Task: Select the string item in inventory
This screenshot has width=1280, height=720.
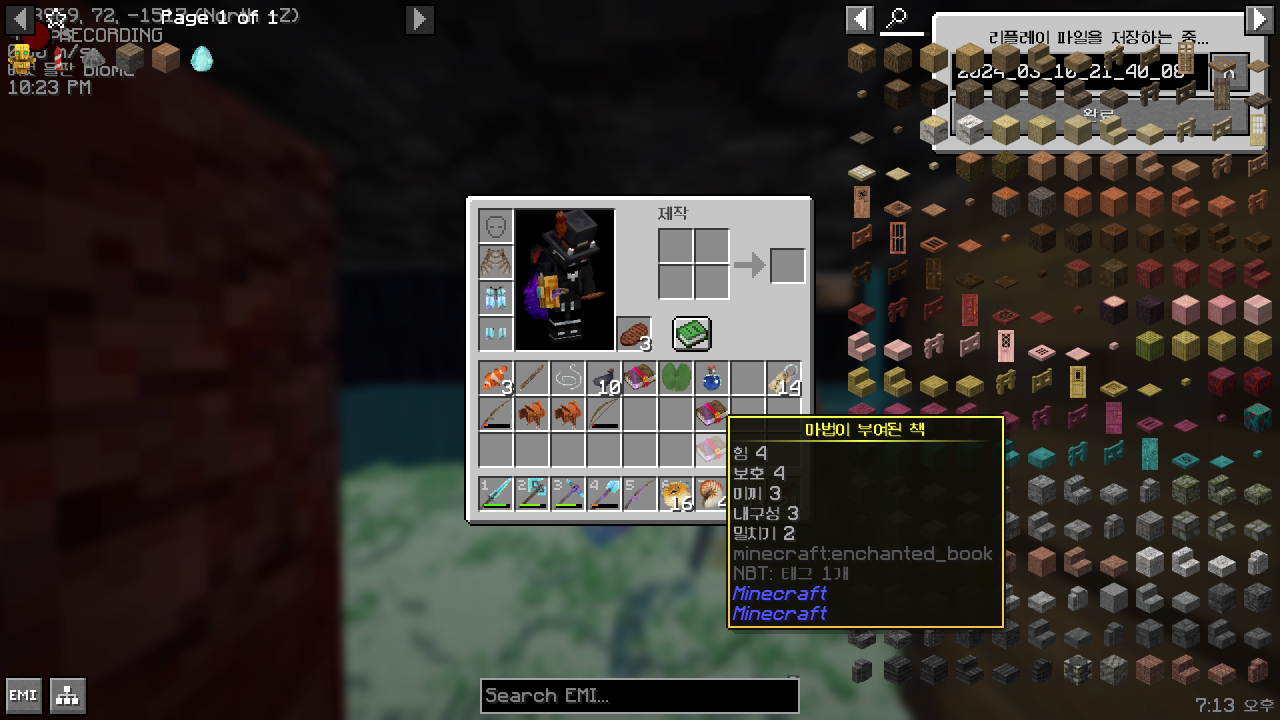Action: 568,379
